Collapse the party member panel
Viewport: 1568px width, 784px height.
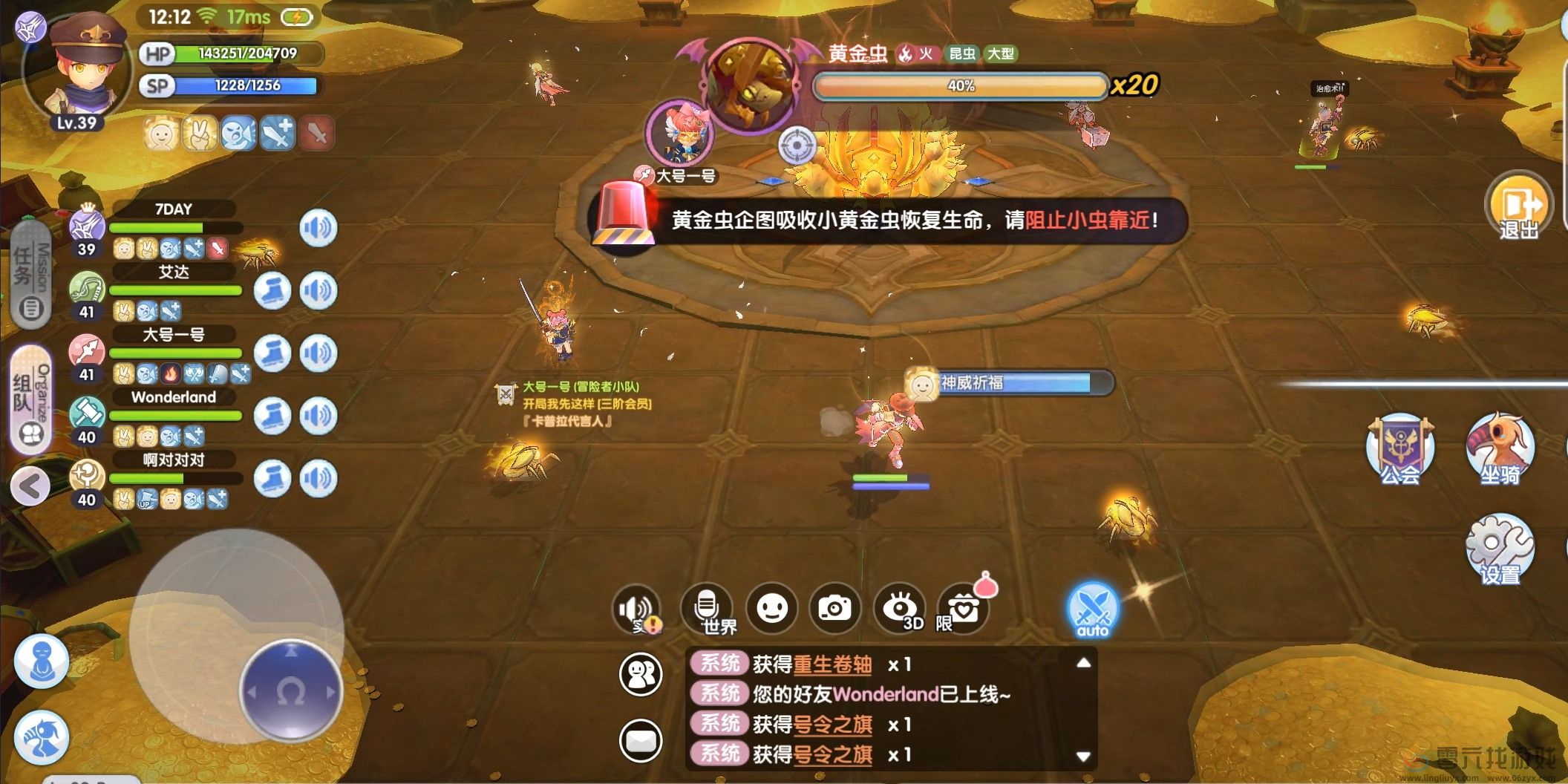(31, 486)
